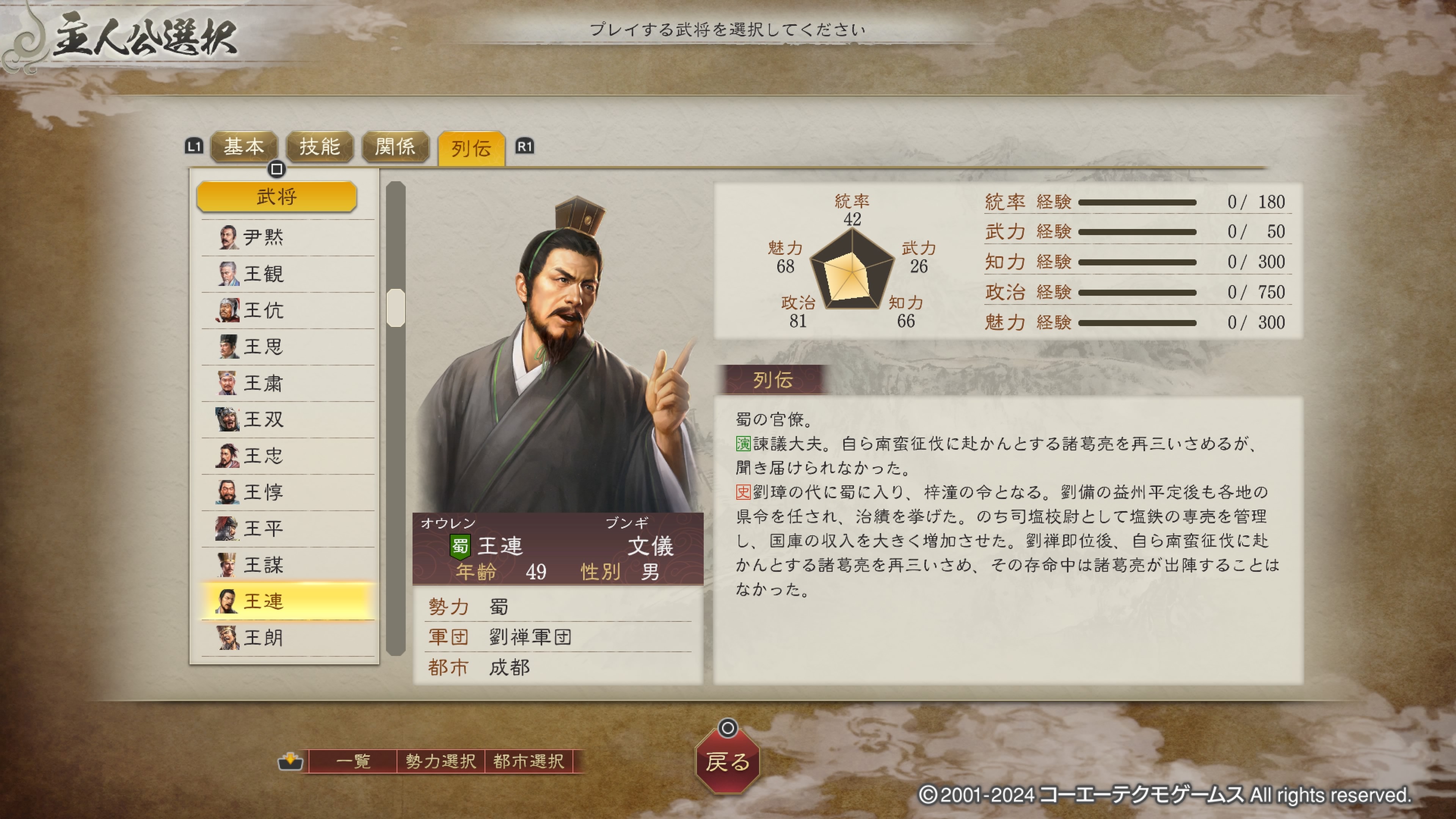Select officer 王朗 in the list
The height and width of the screenshot is (819, 1456).
(x=287, y=637)
